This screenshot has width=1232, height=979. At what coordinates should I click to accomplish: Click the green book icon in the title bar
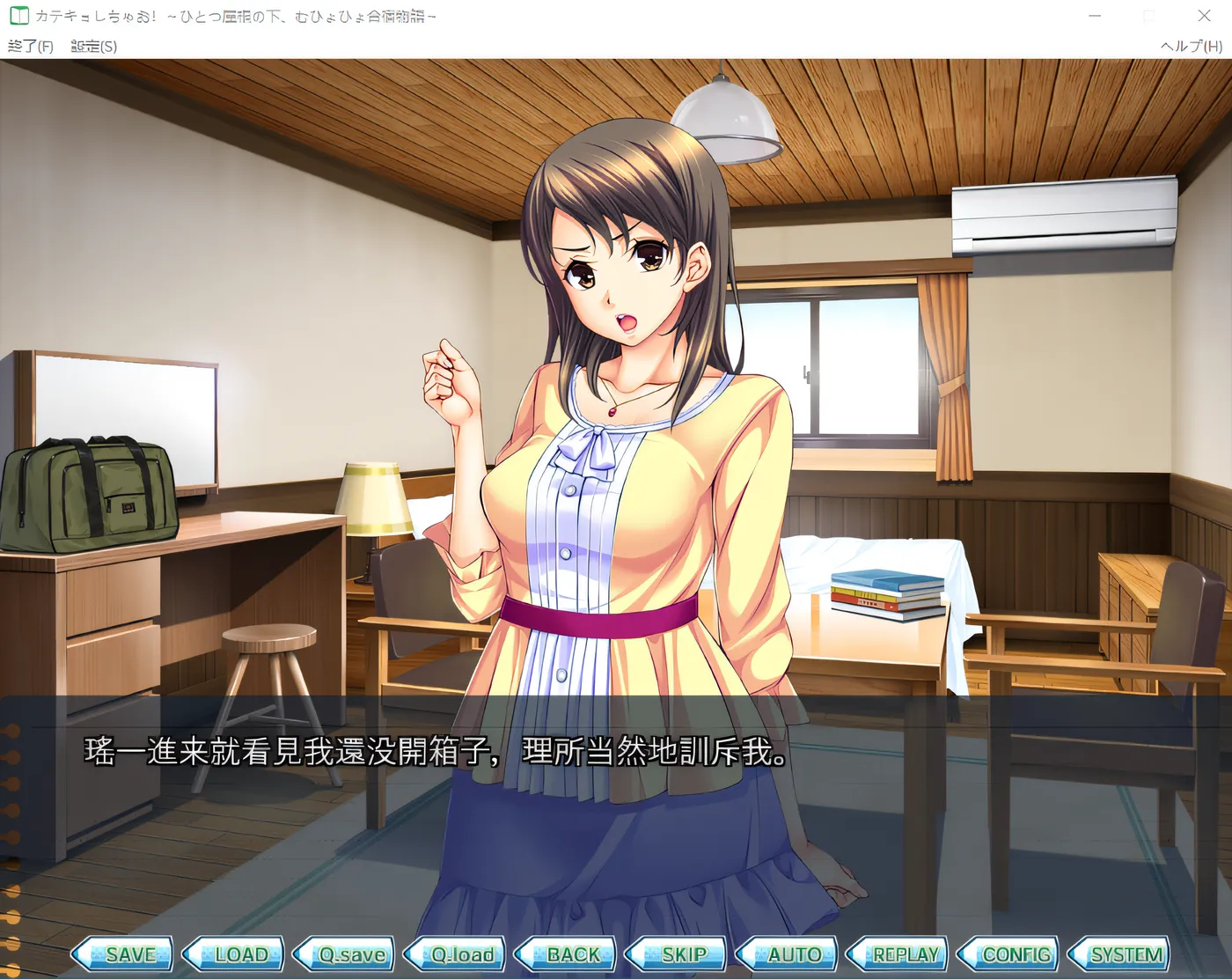(x=18, y=15)
